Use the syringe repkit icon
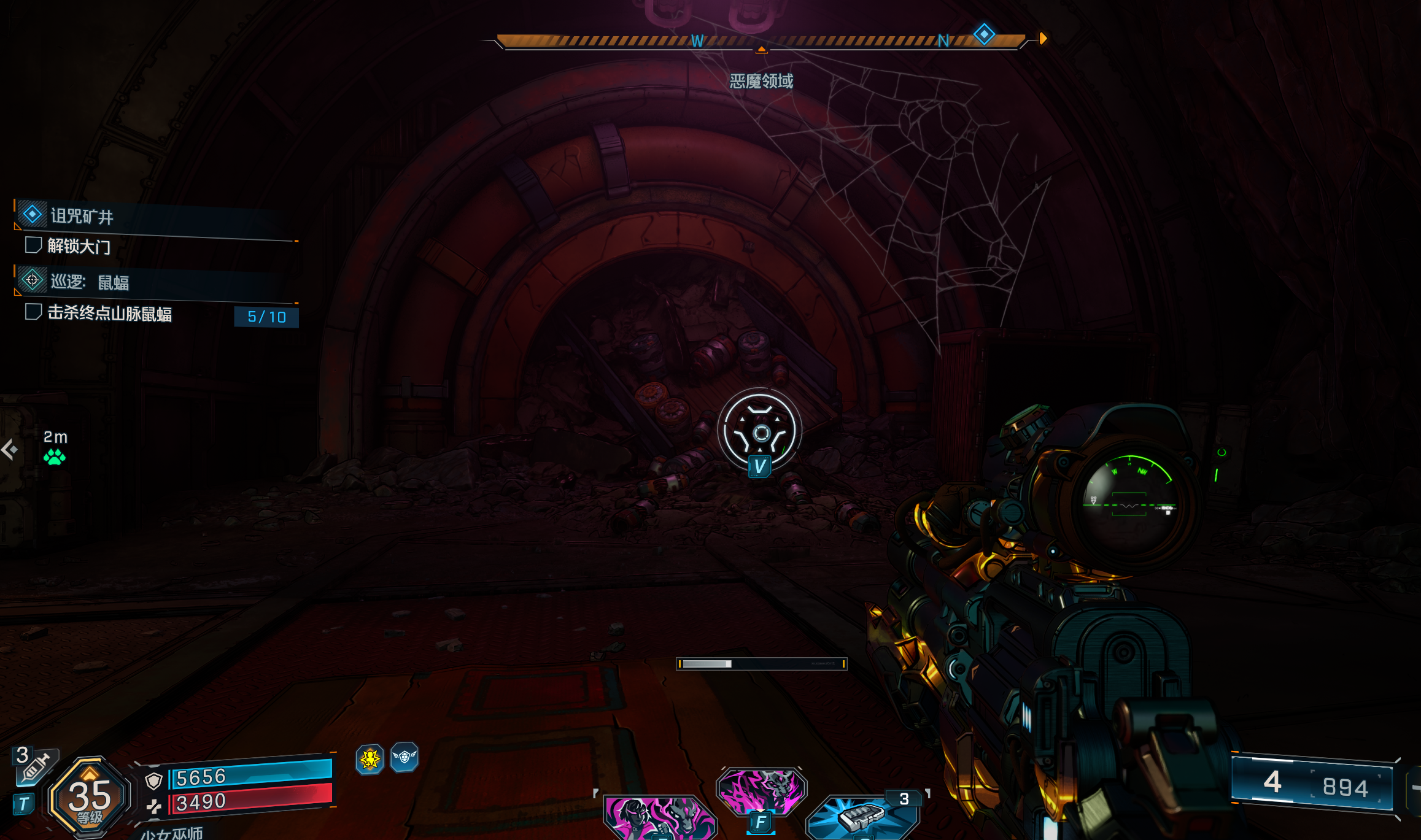The width and height of the screenshot is (1421, 840). pyautogui.click(x=36, y=766)
